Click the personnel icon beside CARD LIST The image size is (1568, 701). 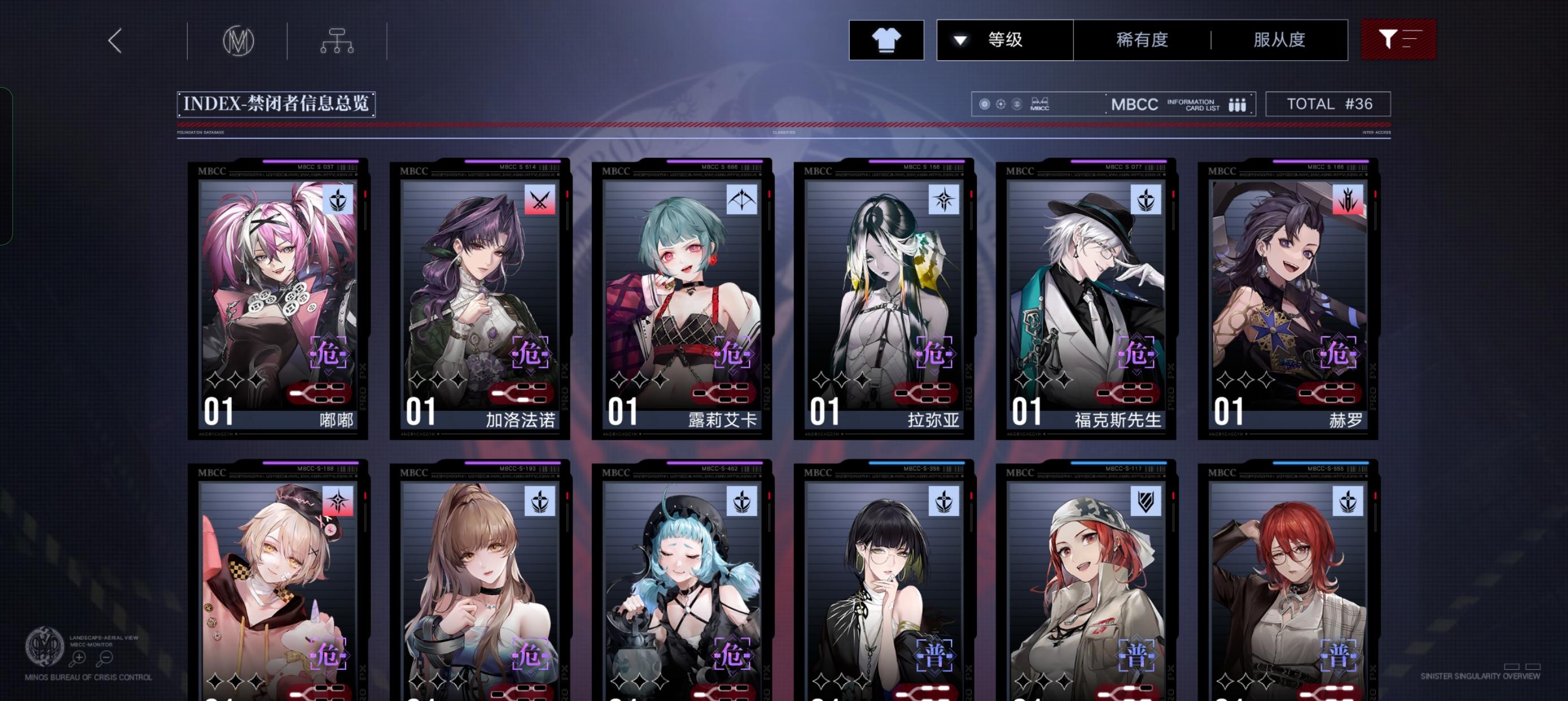click(x=1238, y=104)
